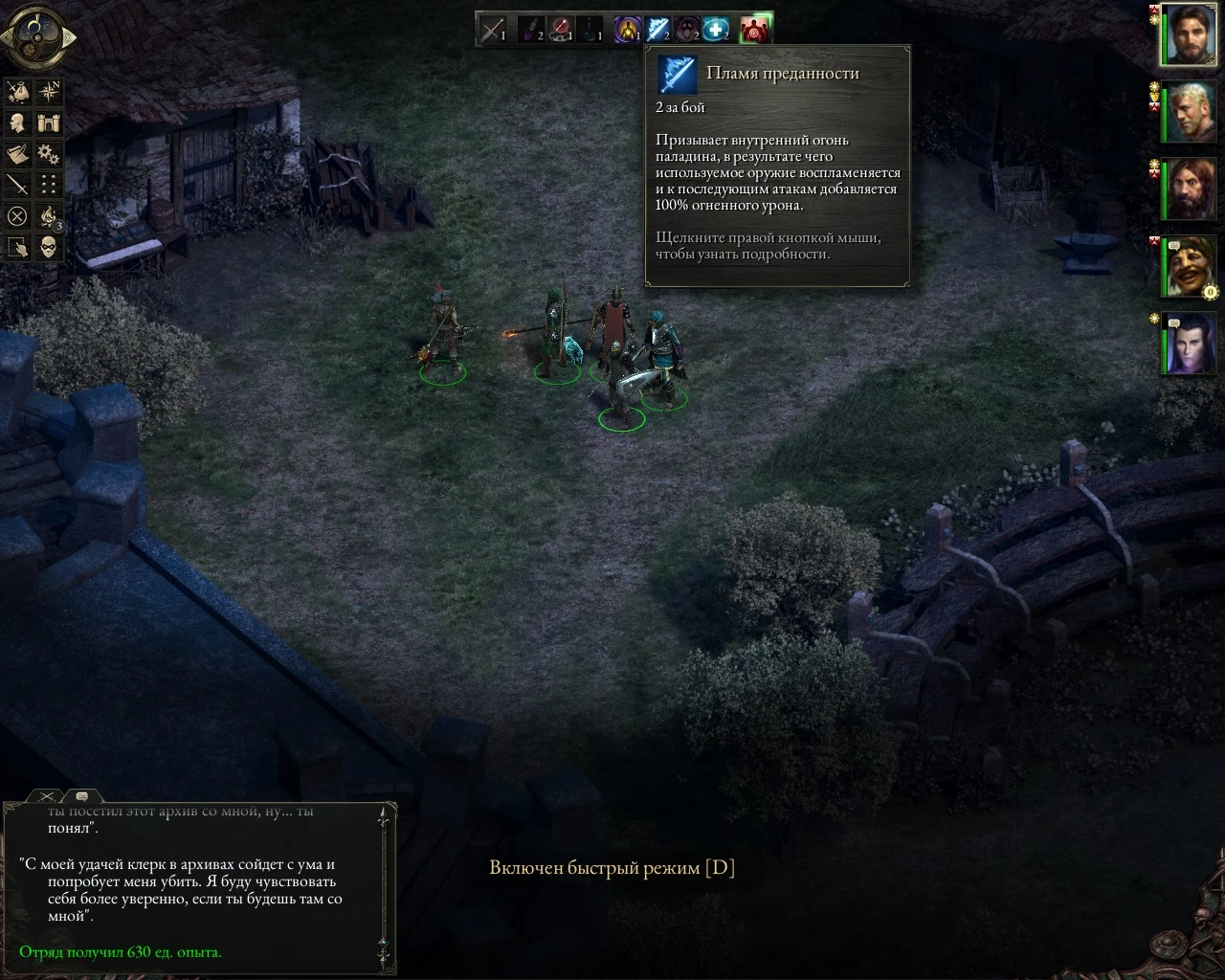The image size is (1225, 980).
Task: Open the party formation selector
Action: tap(50, 183)
